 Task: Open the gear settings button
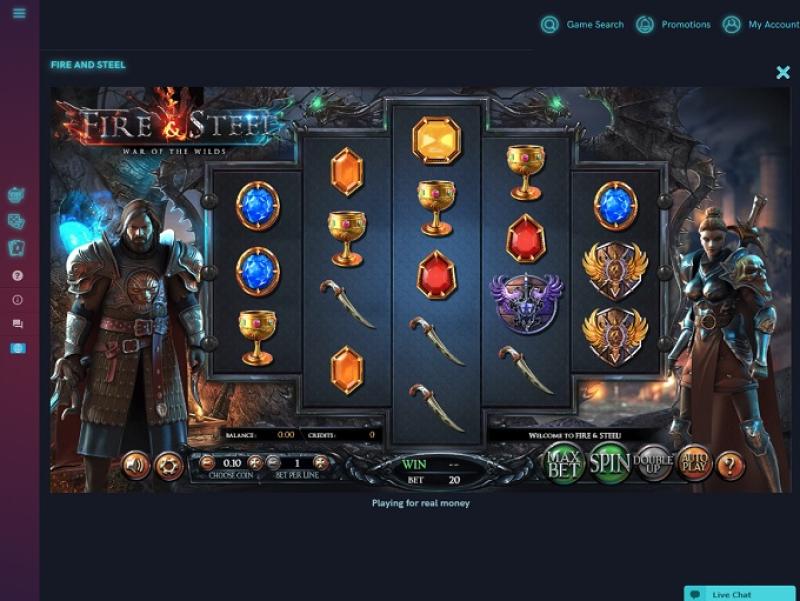tap(169, 465)
